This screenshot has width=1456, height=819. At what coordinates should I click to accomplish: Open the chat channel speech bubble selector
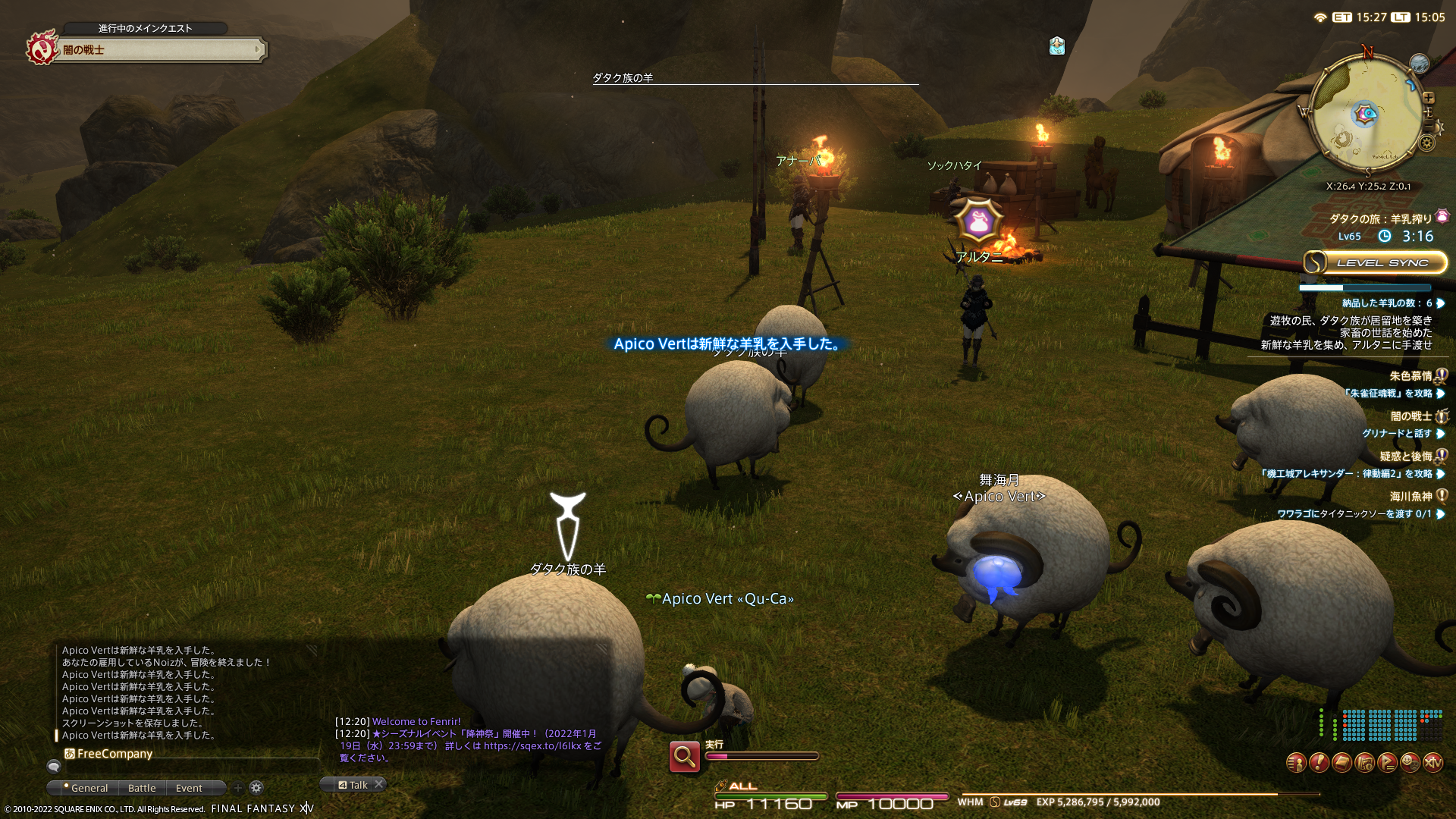point(53,767)
